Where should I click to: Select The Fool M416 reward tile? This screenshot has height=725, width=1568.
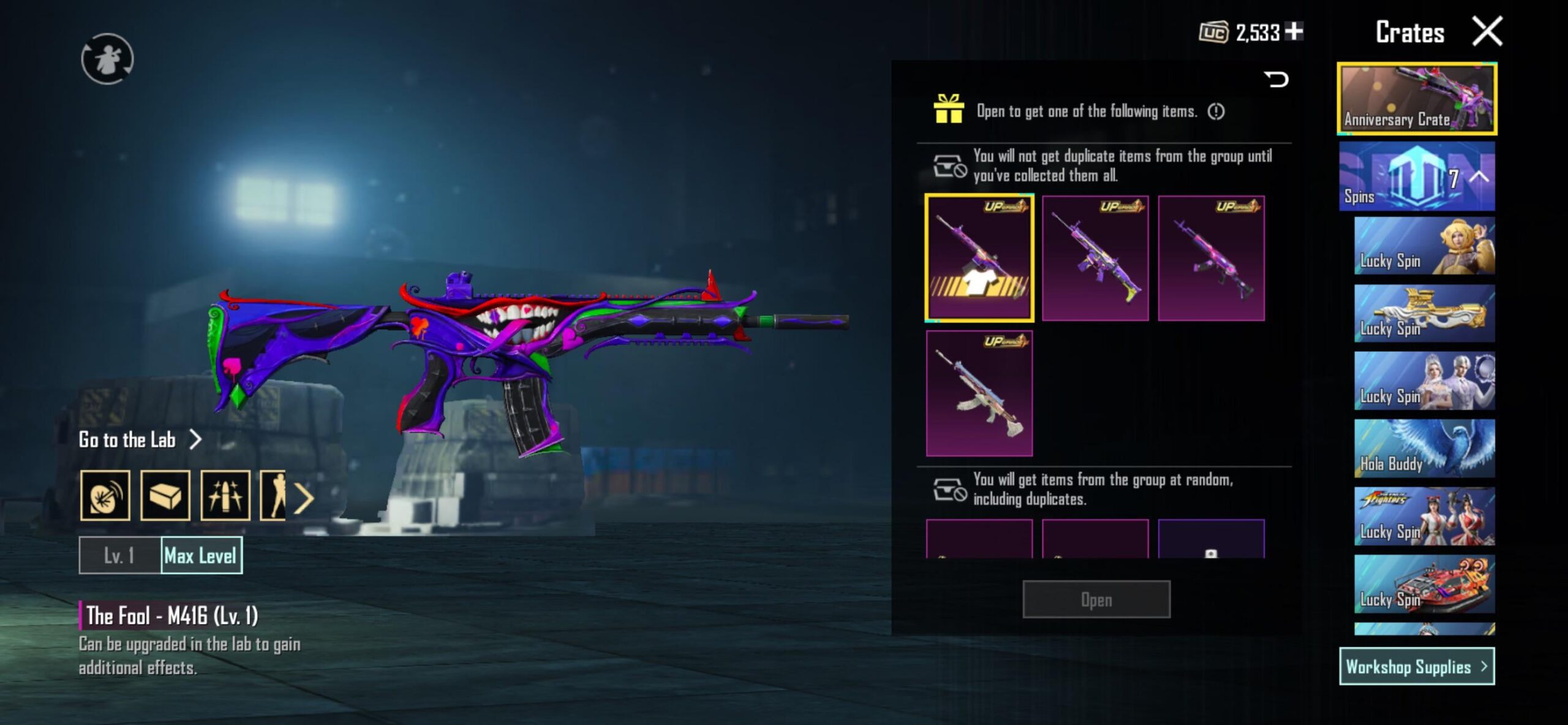[979, 258]
